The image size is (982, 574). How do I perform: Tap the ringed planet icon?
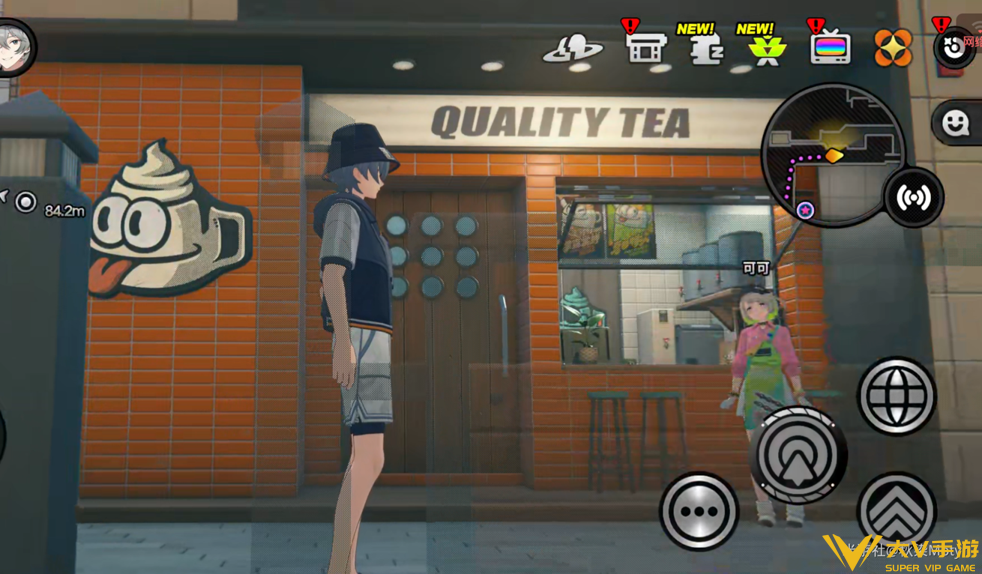tap(573, 49)
